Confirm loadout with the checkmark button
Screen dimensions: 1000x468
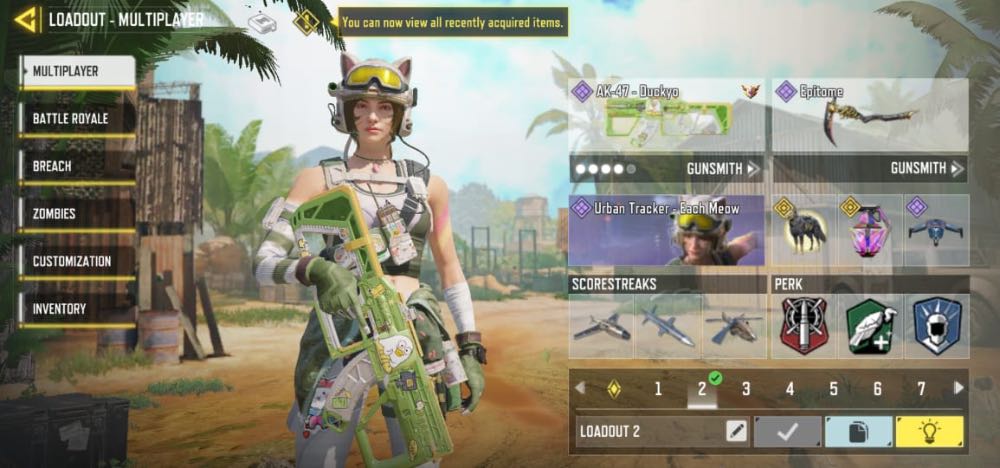[x=787, y=431]
